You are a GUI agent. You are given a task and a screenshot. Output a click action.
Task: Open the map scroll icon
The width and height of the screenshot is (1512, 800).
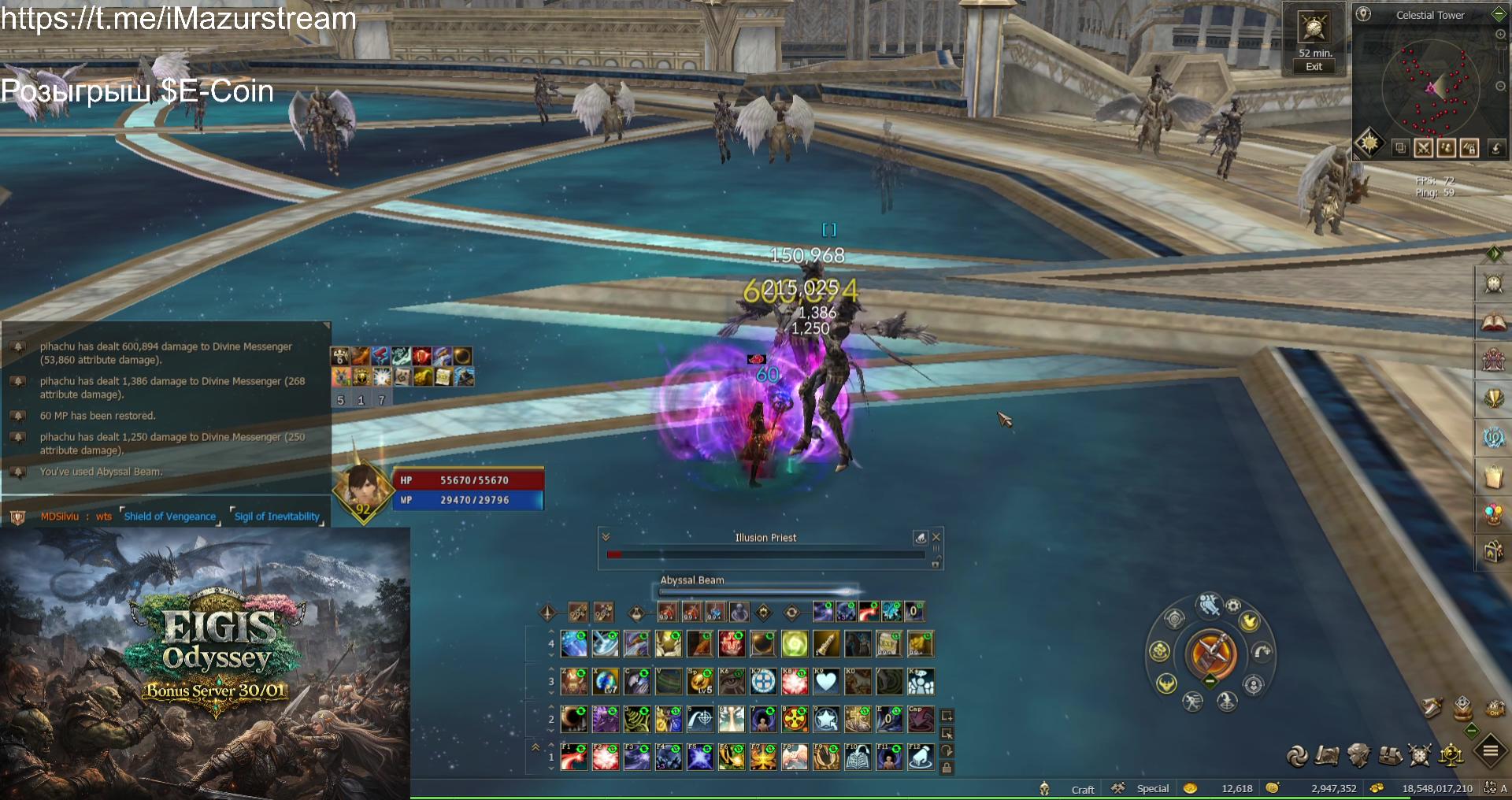(1327, 756)
